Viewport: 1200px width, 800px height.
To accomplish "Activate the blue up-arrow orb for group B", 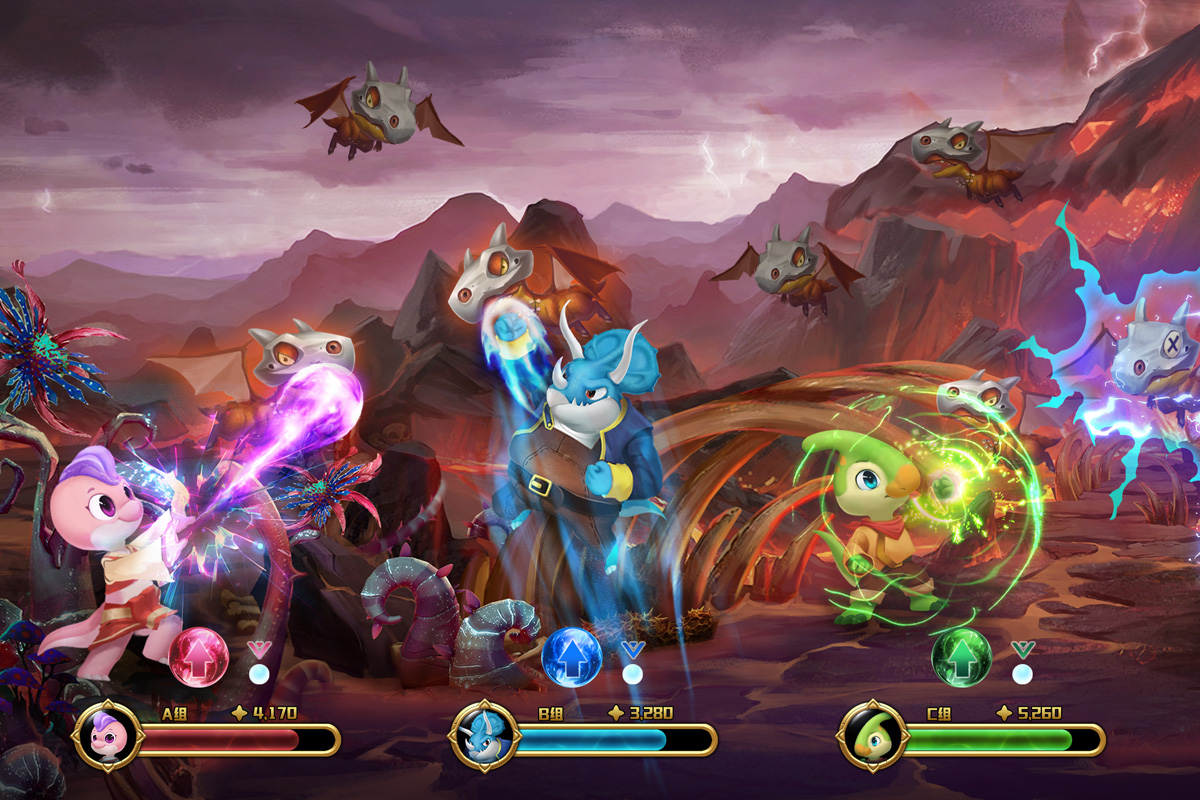I will (572, 657).
